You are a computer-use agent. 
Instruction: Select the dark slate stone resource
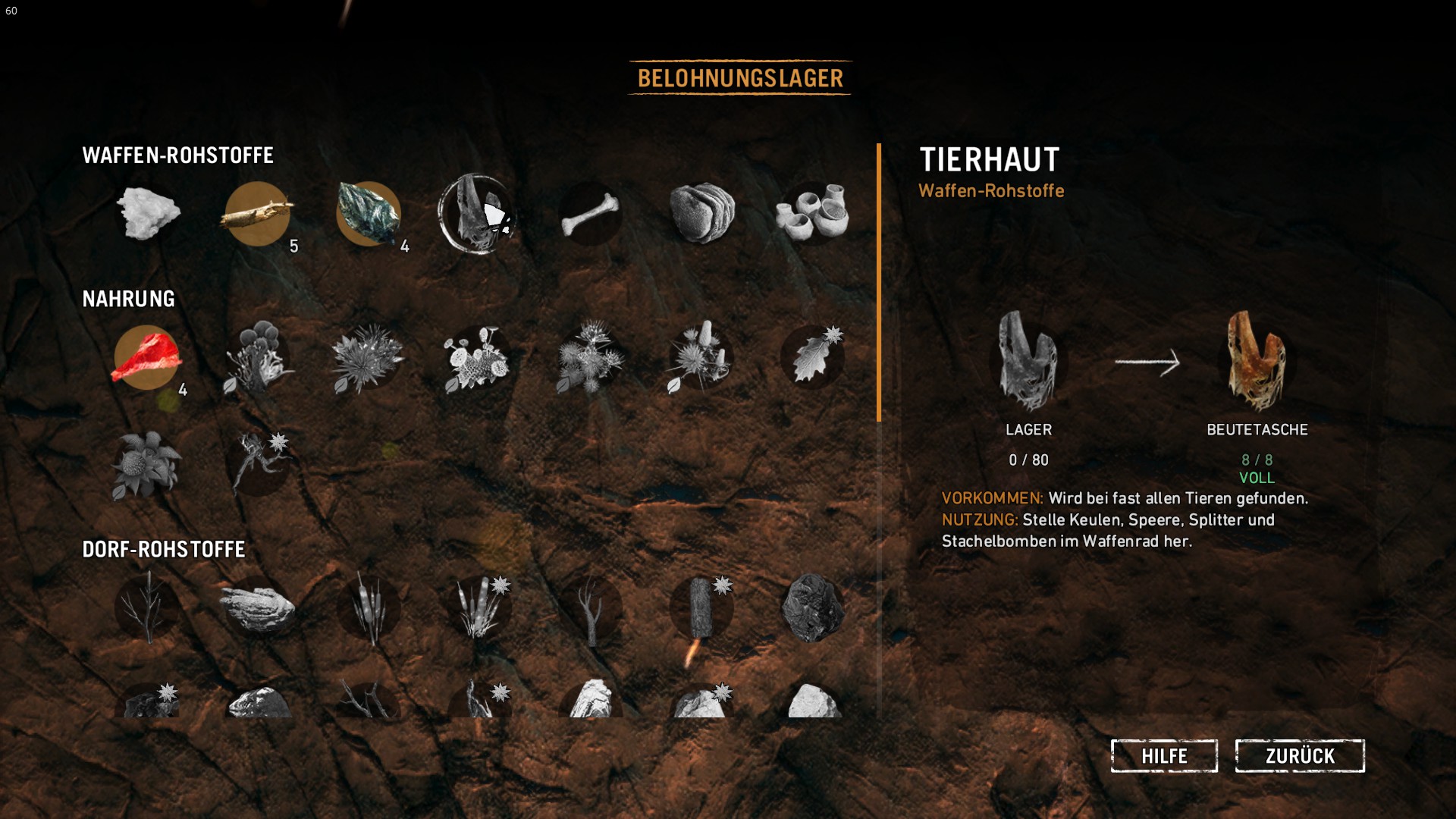pyautogui.click(x=369, y=214)
